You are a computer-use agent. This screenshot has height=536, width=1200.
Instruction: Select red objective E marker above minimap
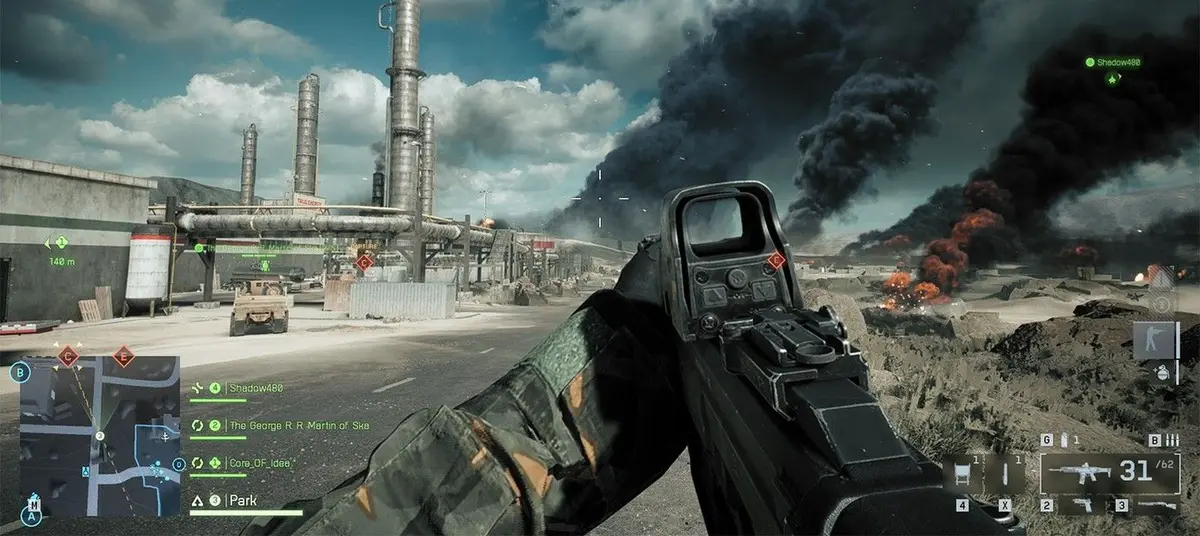[x=123, y=355]
